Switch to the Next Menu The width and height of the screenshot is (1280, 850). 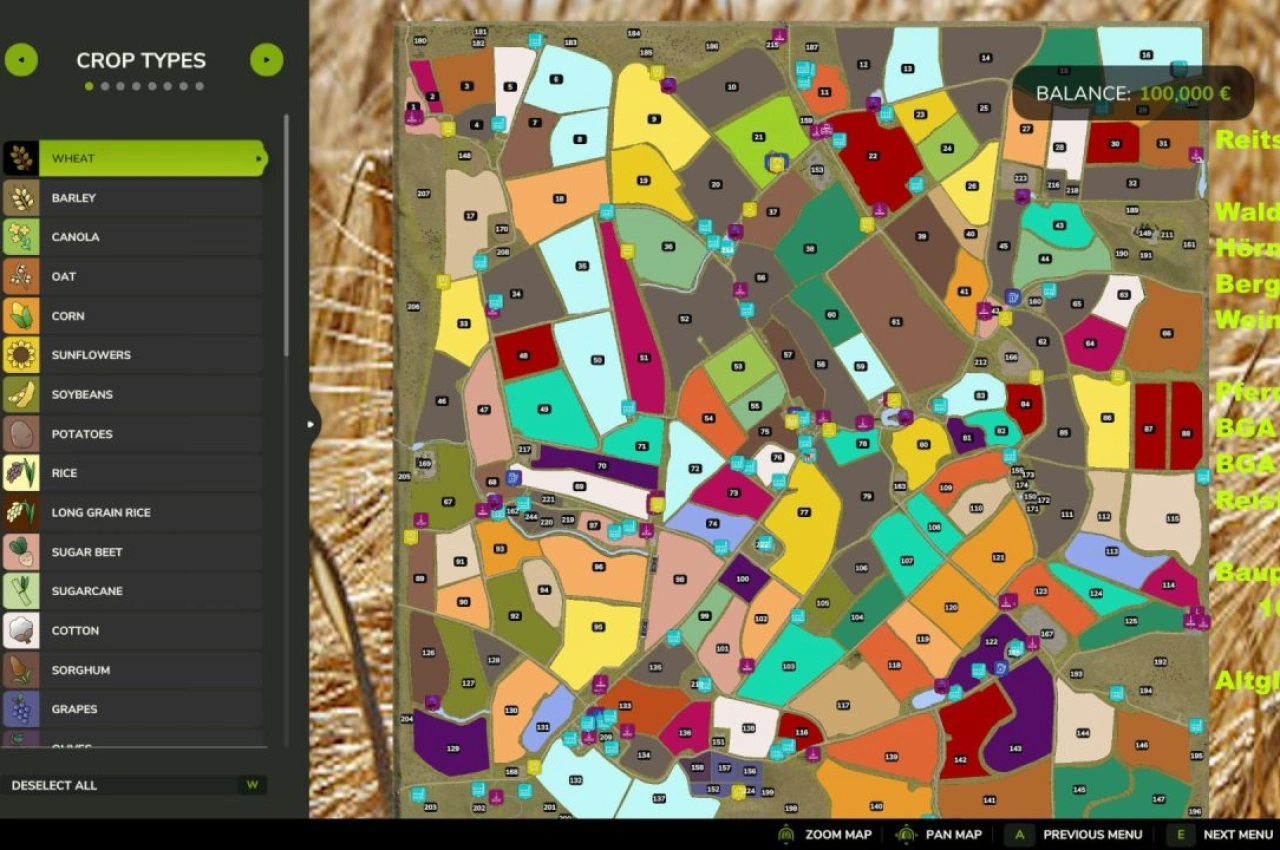(x=1237, y=834)
